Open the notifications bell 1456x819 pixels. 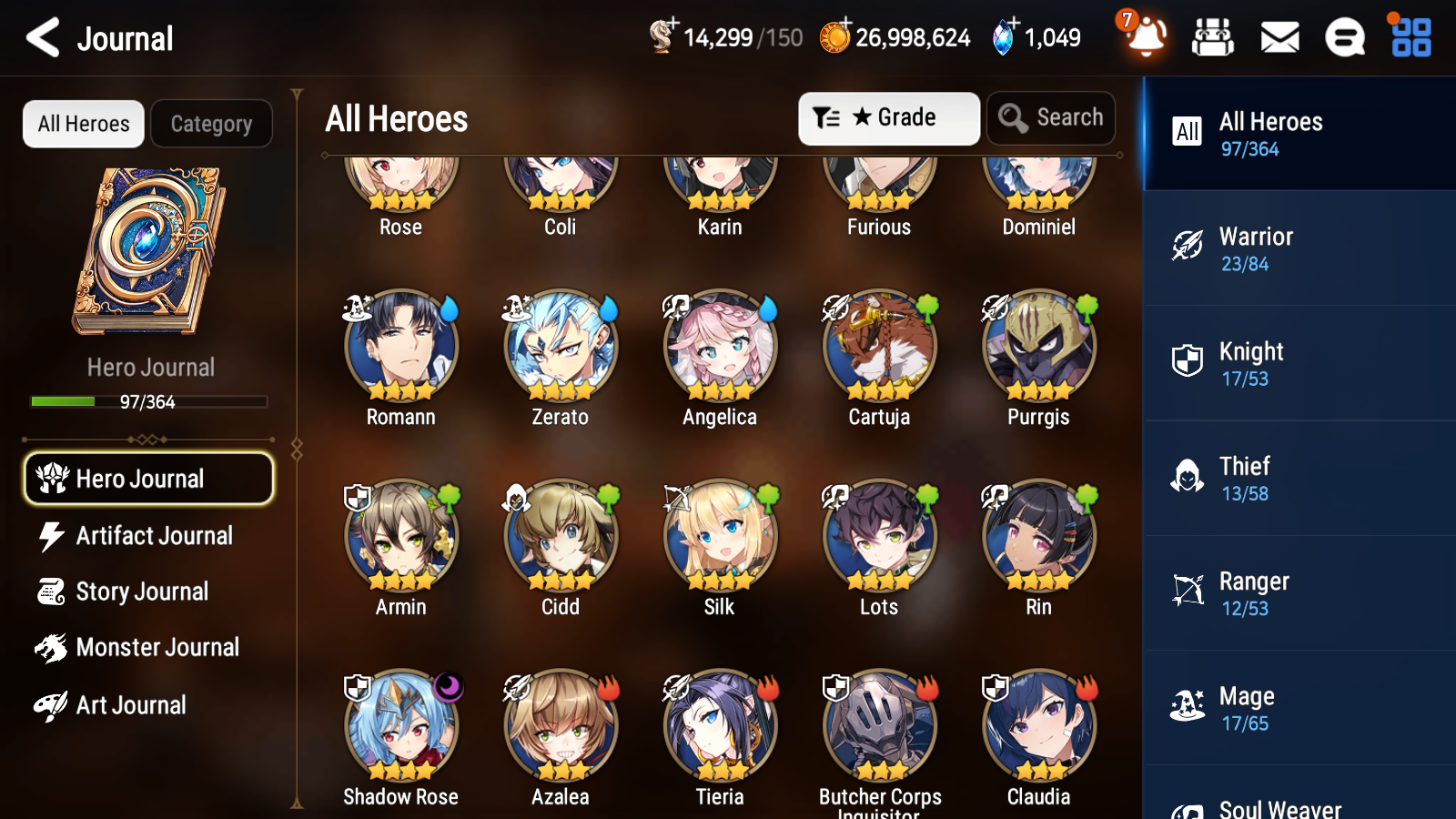tap(1146, 38)
